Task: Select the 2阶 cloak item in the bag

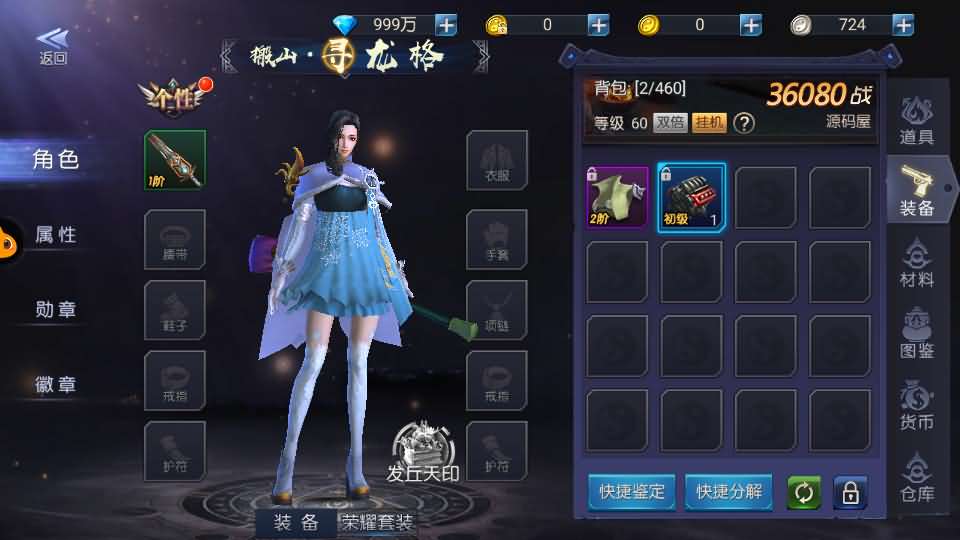Action: pyautogui.click(x=617, y=198)
